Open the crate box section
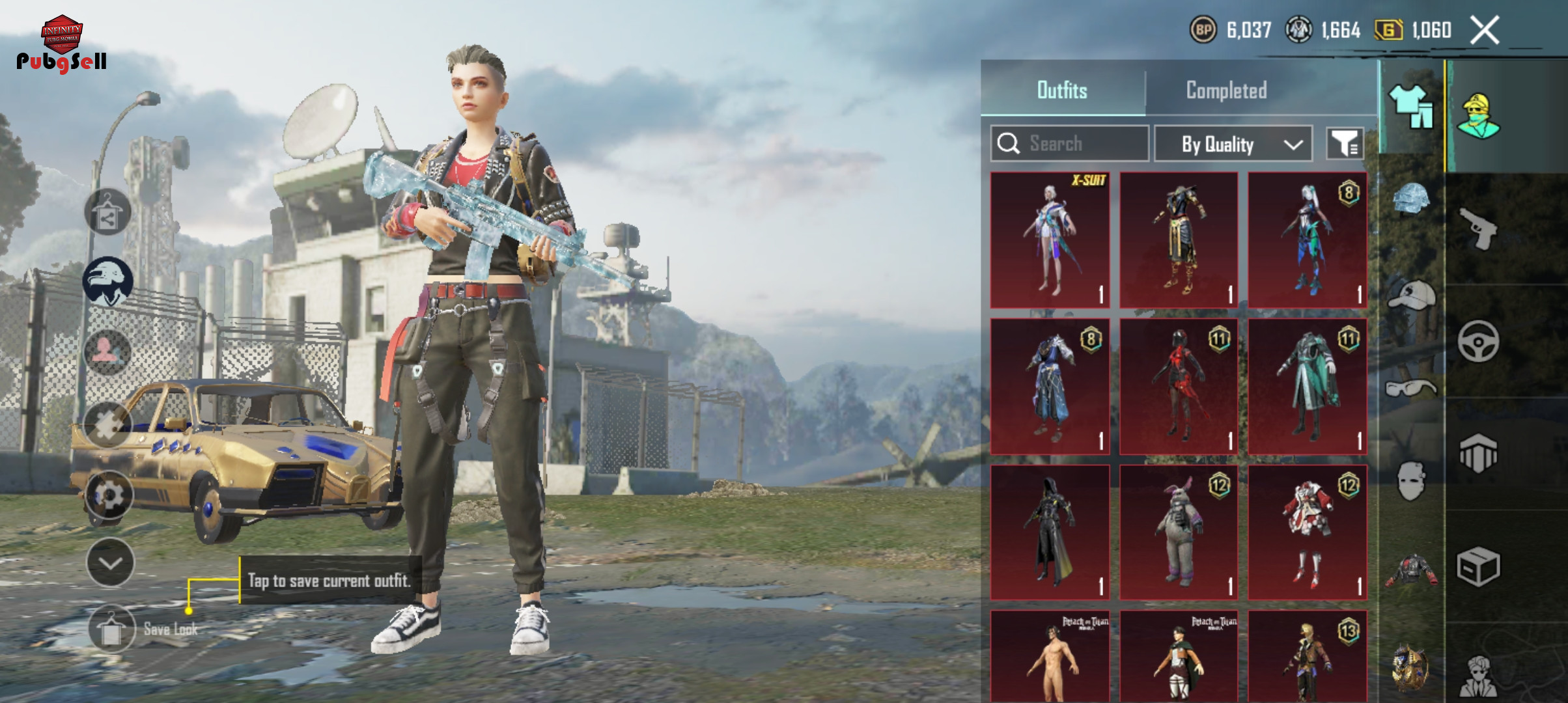 point(1478,566)
